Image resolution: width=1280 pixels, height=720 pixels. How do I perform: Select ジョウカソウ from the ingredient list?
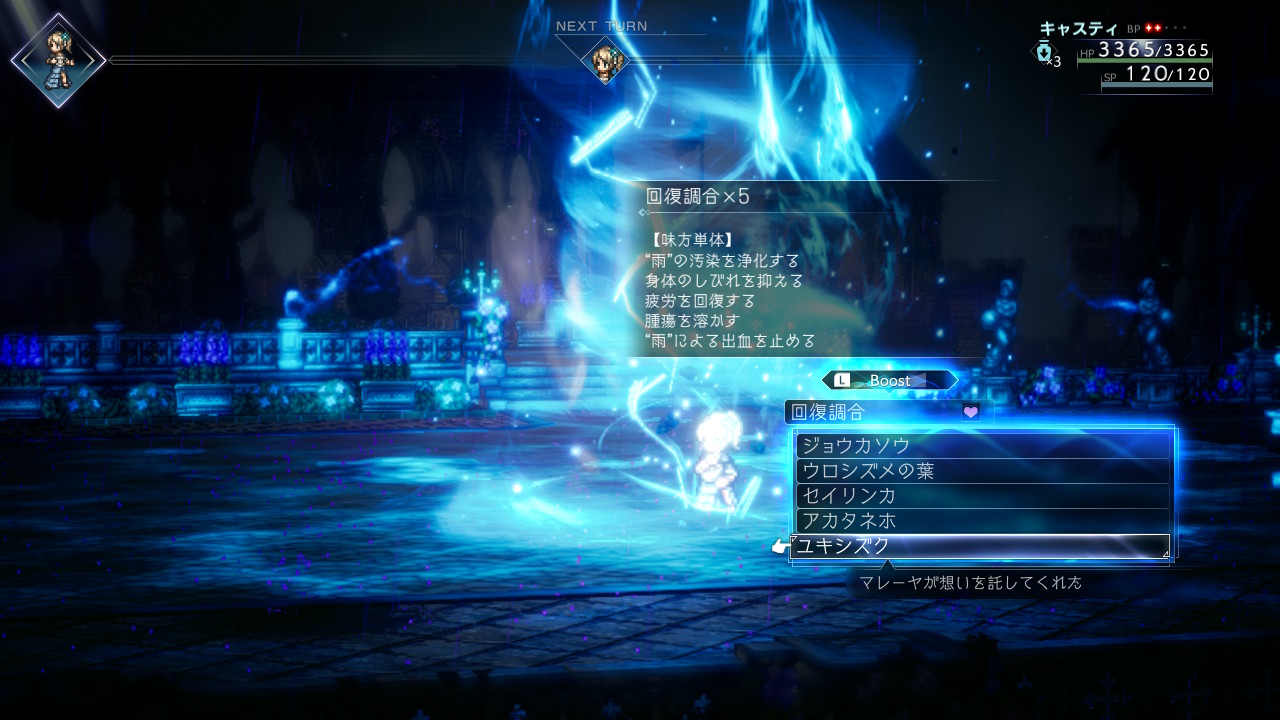click(982, 446)
